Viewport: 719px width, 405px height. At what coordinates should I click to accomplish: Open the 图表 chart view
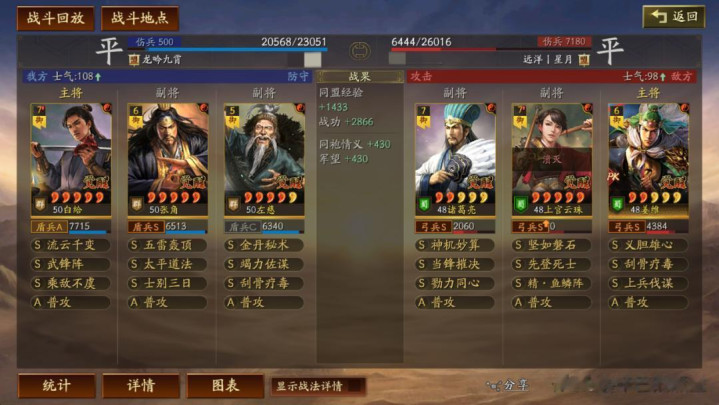click(224, 385)
